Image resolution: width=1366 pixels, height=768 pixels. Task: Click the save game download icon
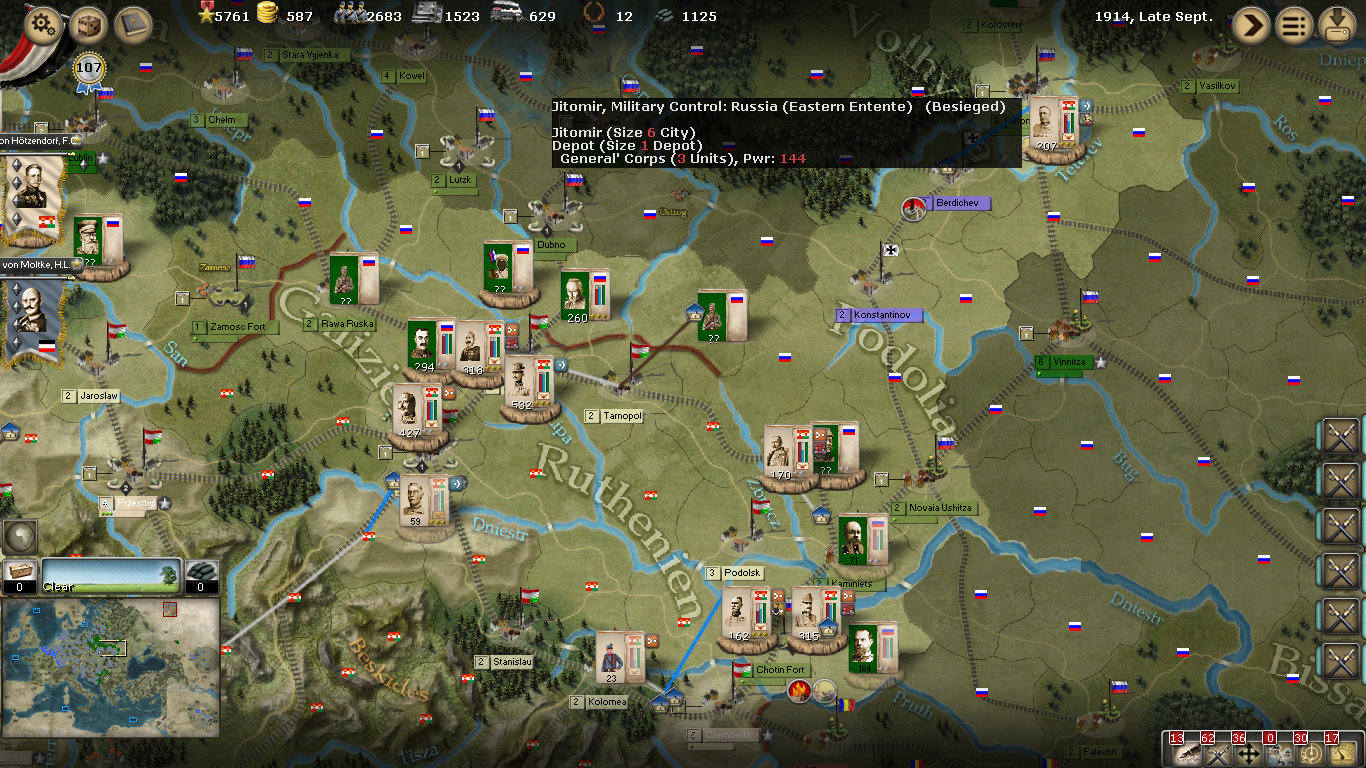(x=1340, y=25)
